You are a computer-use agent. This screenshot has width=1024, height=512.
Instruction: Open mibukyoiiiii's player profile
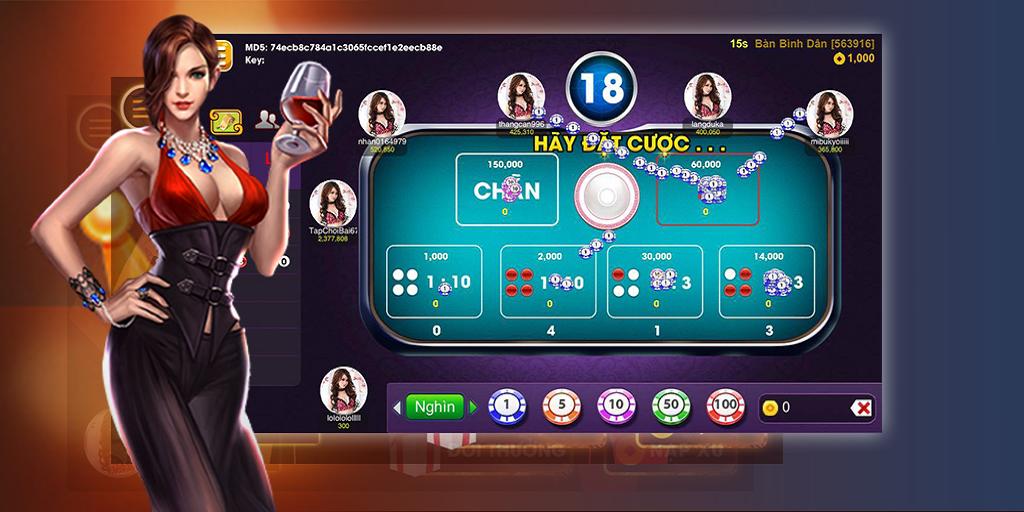click(829, 114)
